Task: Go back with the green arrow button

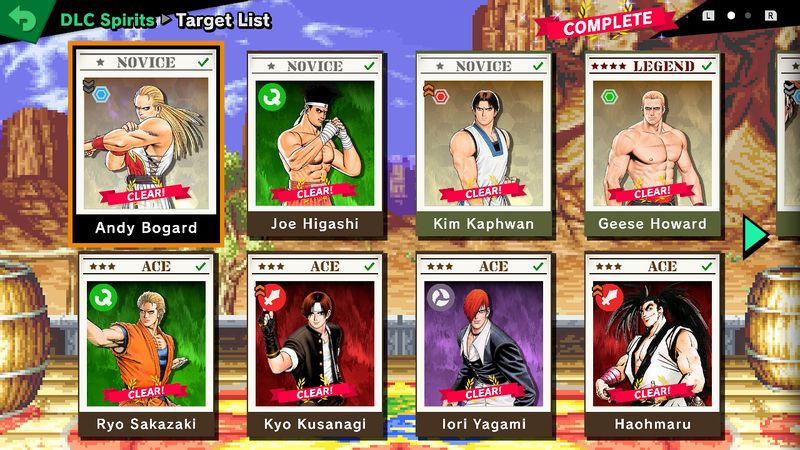Action: pos(20,19)
